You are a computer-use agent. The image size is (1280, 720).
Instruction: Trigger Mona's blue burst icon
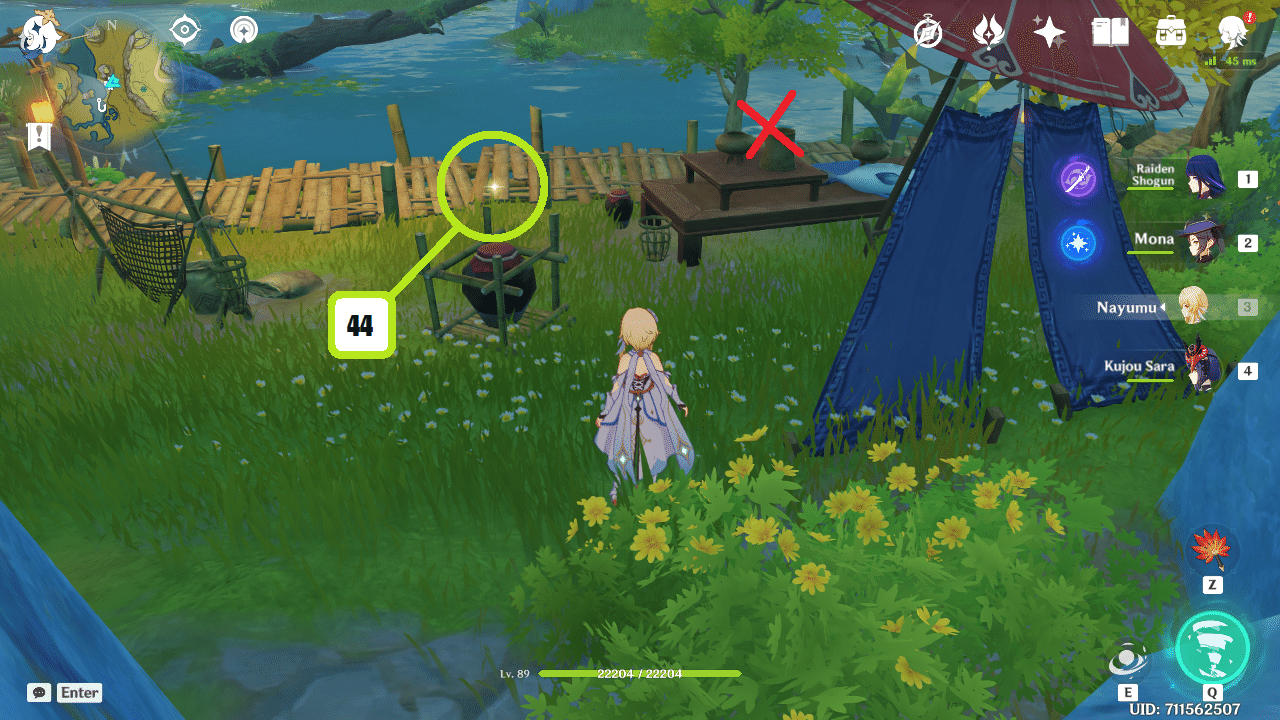pos(1078,243)
